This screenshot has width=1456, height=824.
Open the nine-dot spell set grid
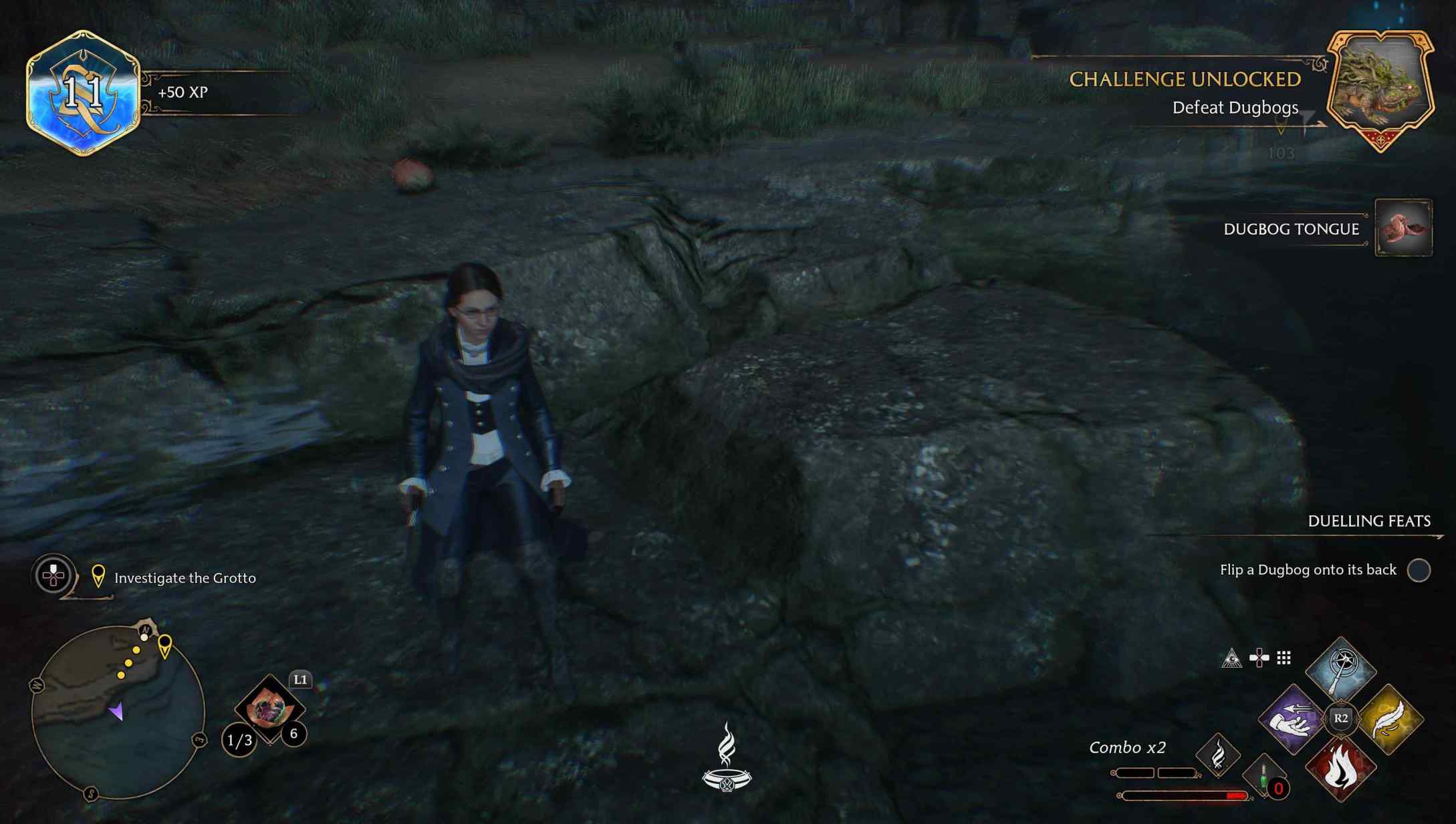[x=1284, y=658]
